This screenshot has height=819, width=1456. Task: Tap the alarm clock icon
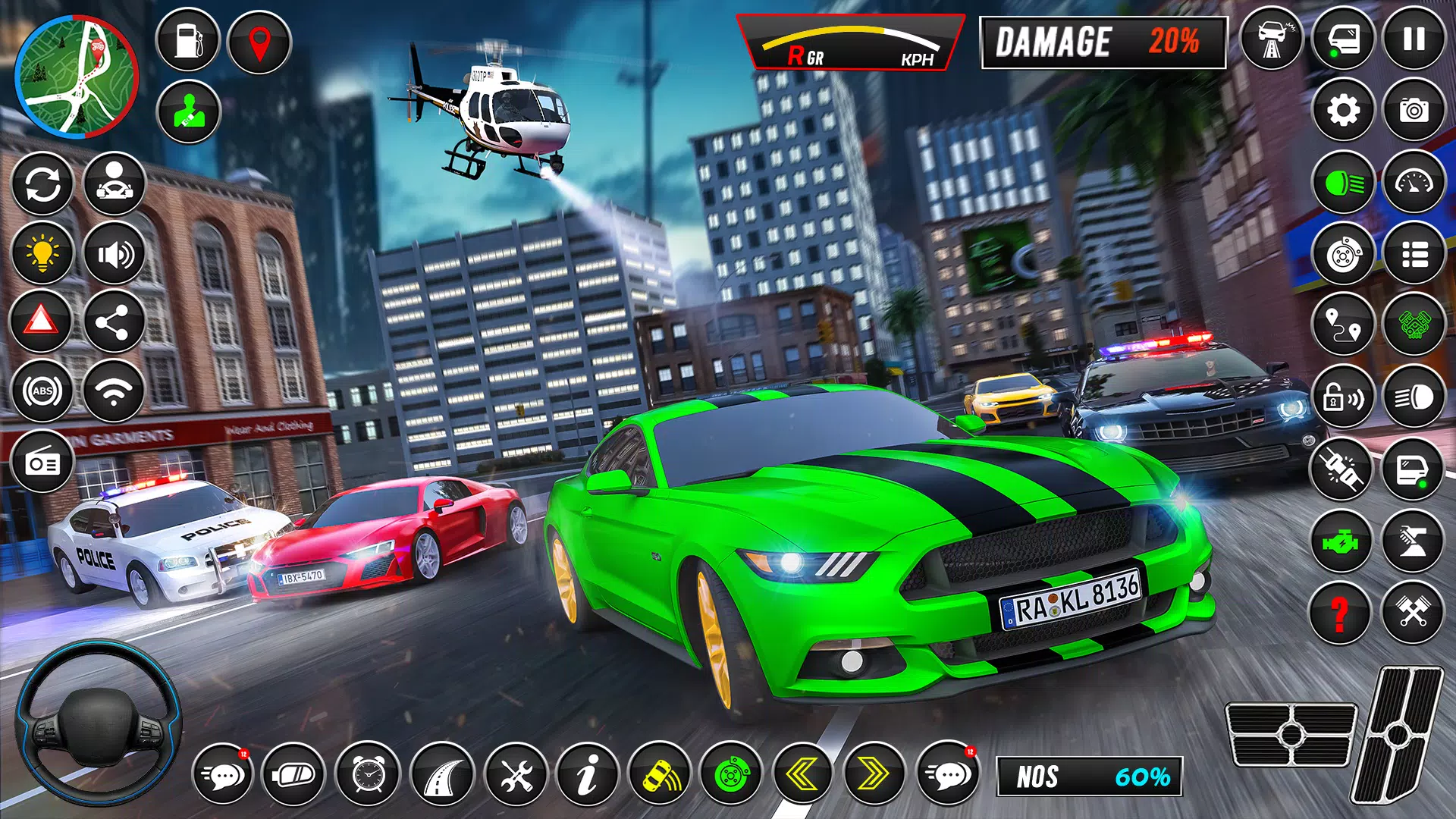[x=368, y=774]
